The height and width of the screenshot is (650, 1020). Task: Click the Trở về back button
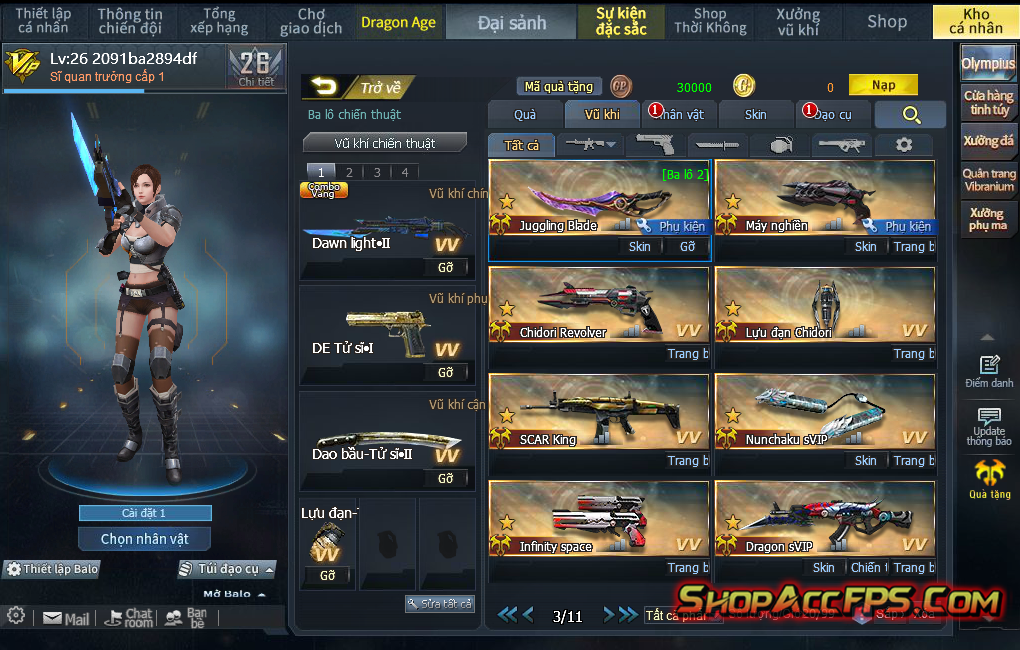(358, 88)
